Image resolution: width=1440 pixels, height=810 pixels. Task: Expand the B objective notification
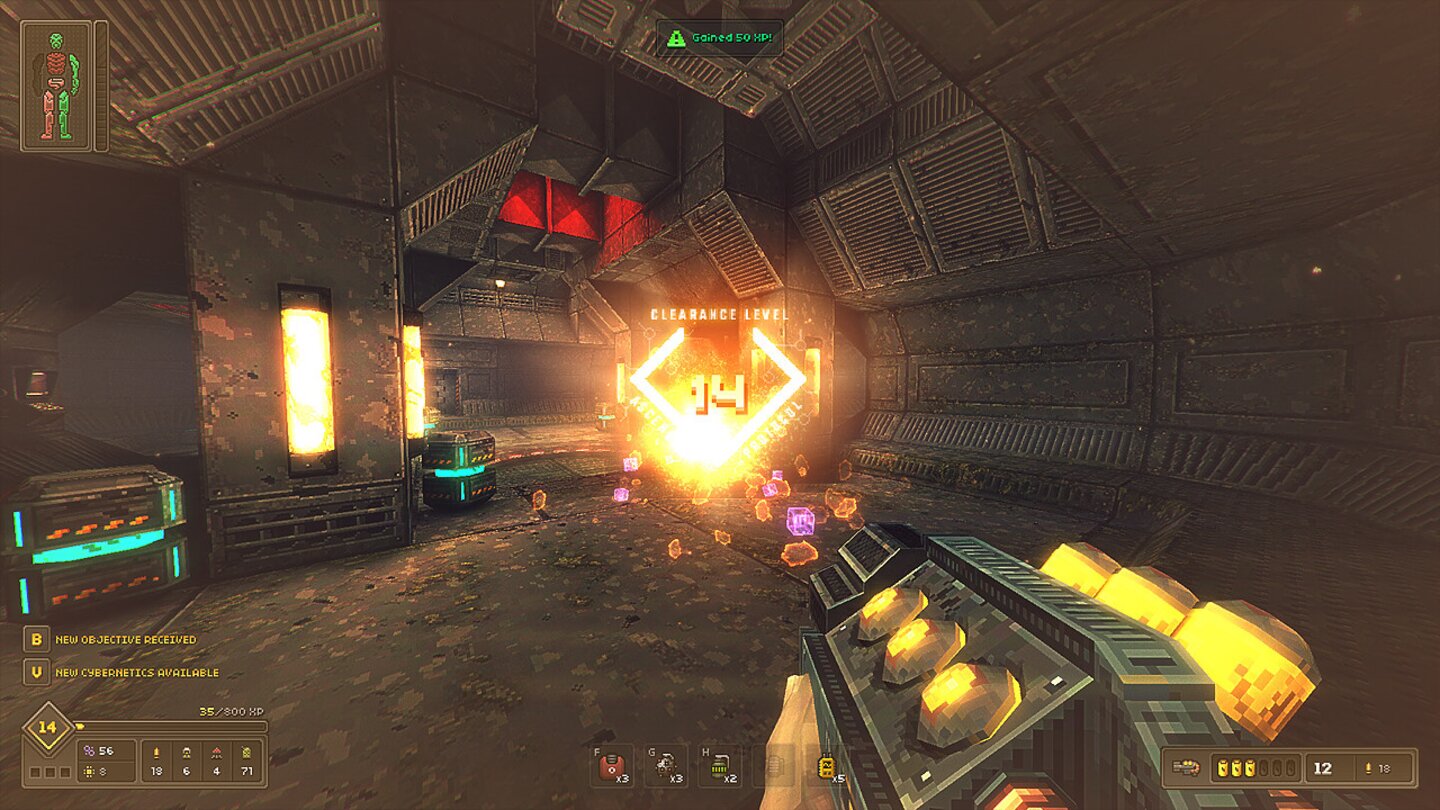coord(37,639)
